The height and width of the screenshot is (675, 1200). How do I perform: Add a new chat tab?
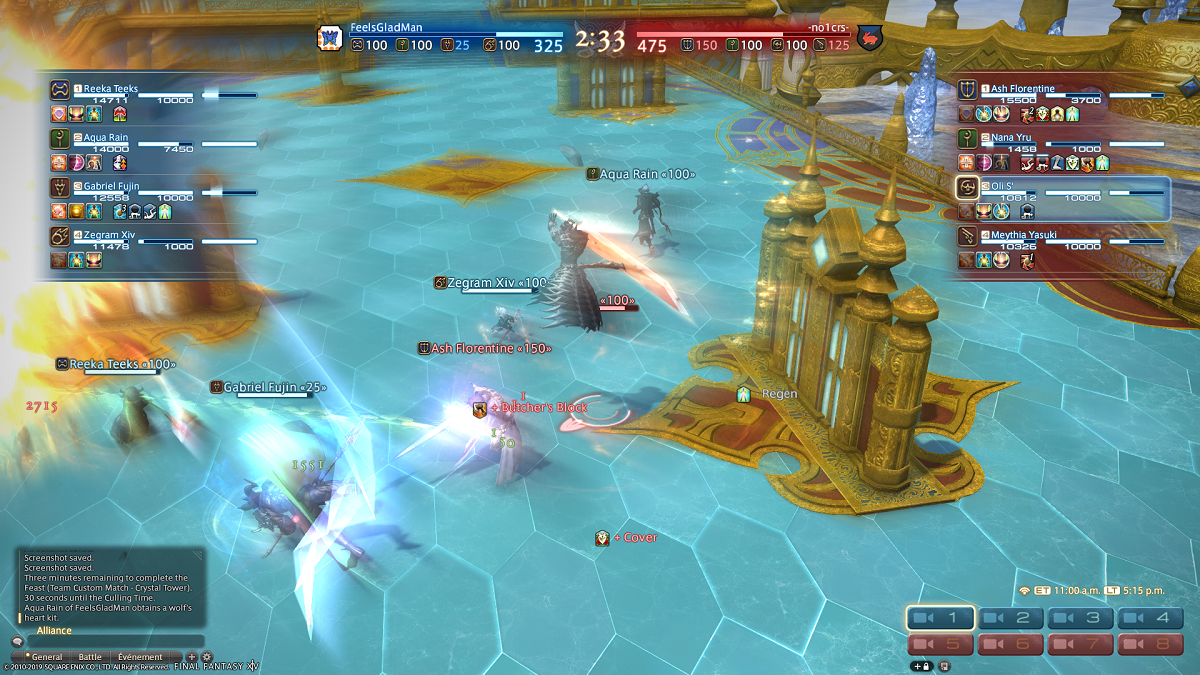(192, 657)
